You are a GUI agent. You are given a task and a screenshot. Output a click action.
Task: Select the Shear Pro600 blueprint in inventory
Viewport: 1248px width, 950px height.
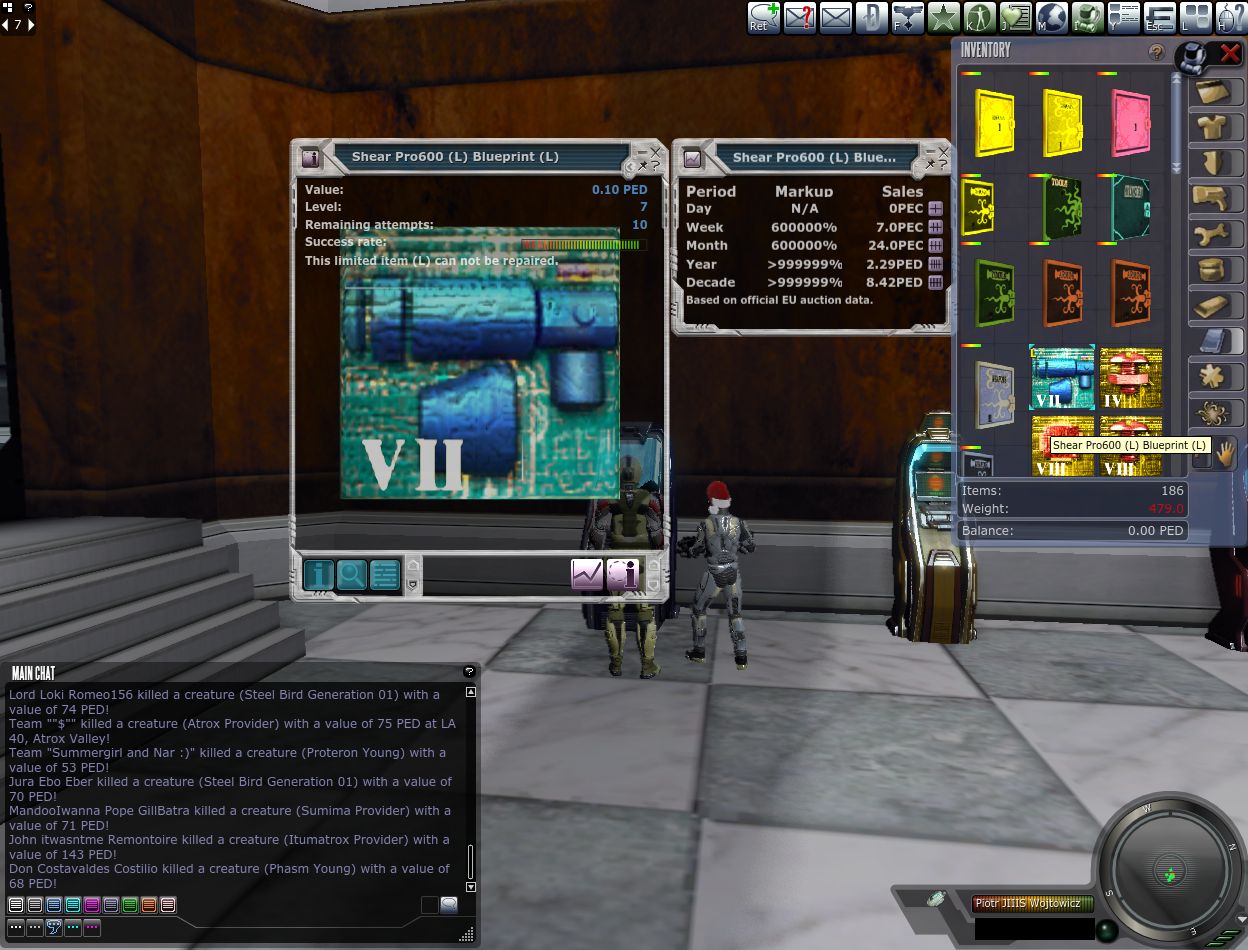[x=1062, y=377]
